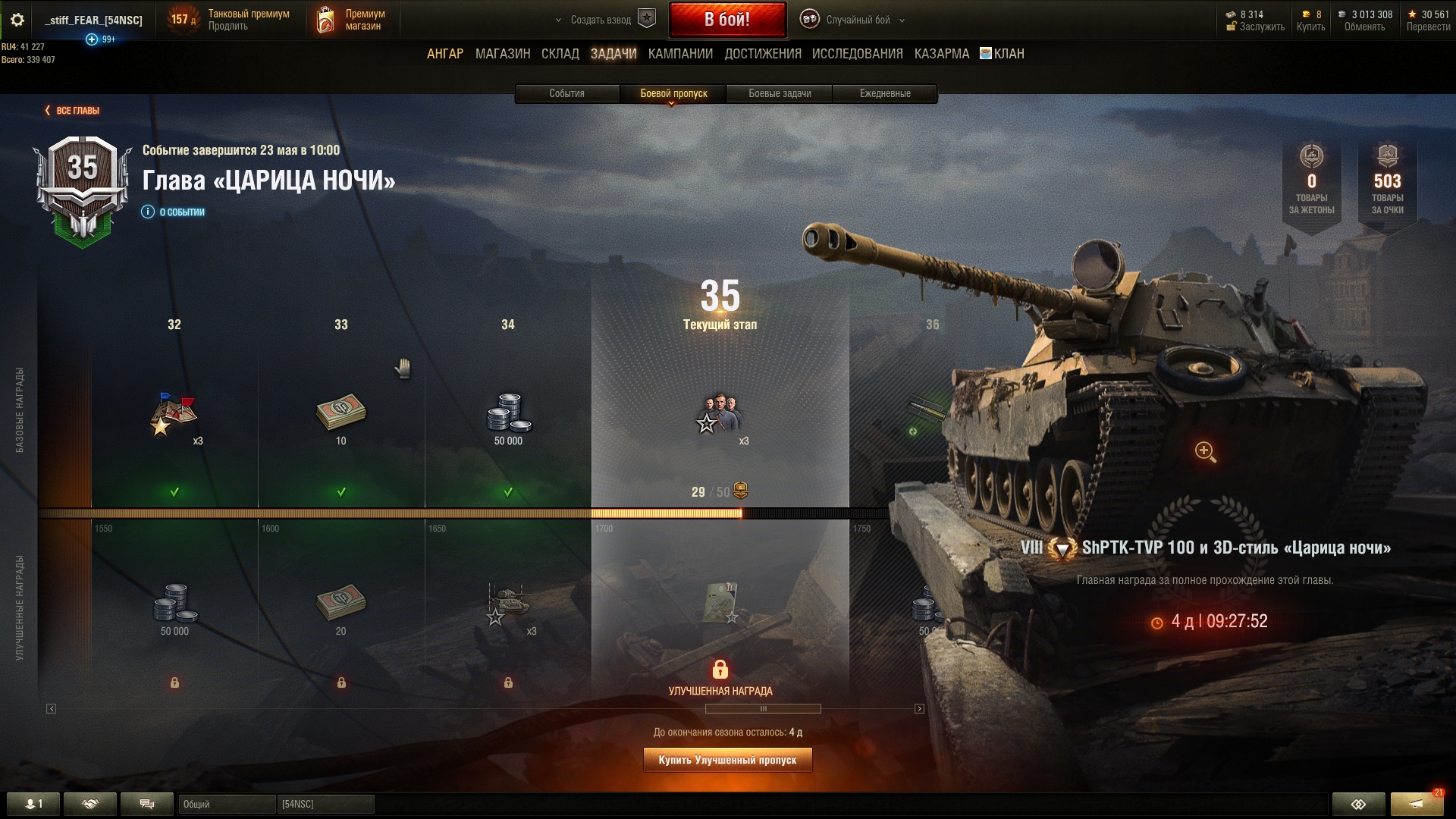The height and width of the screenshot is (819, 1456).
Task: Open «Товары за жетоны» shop
Action: (x=1311, y=182)
